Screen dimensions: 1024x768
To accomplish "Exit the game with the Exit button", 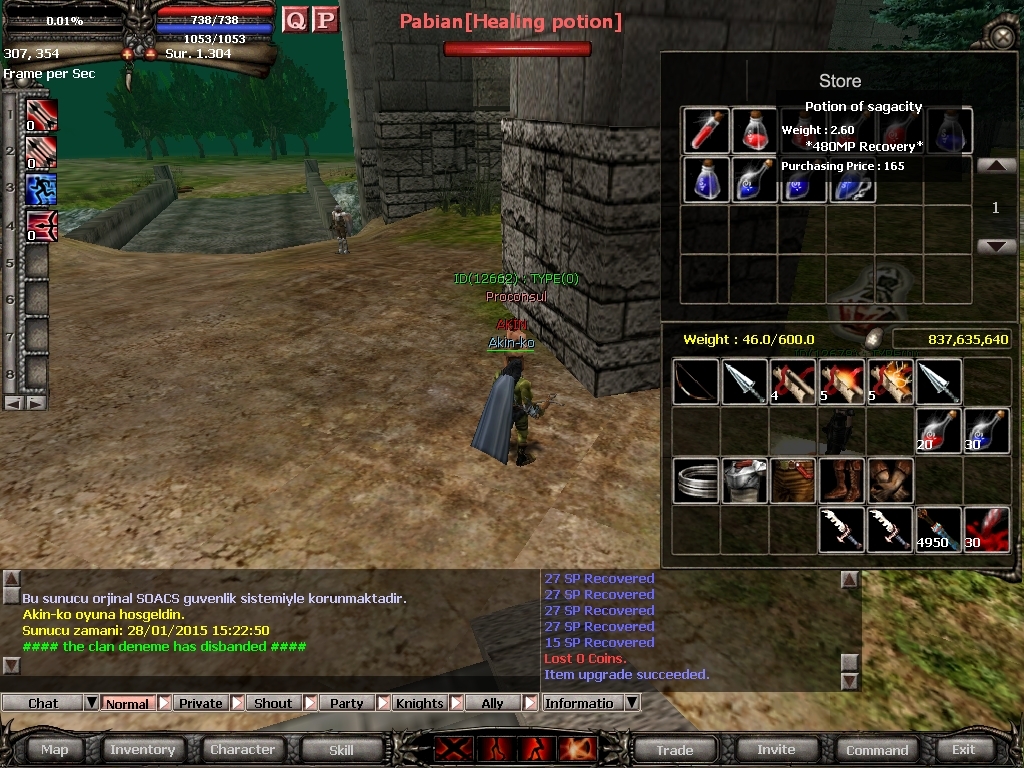I will coord(963,749).
